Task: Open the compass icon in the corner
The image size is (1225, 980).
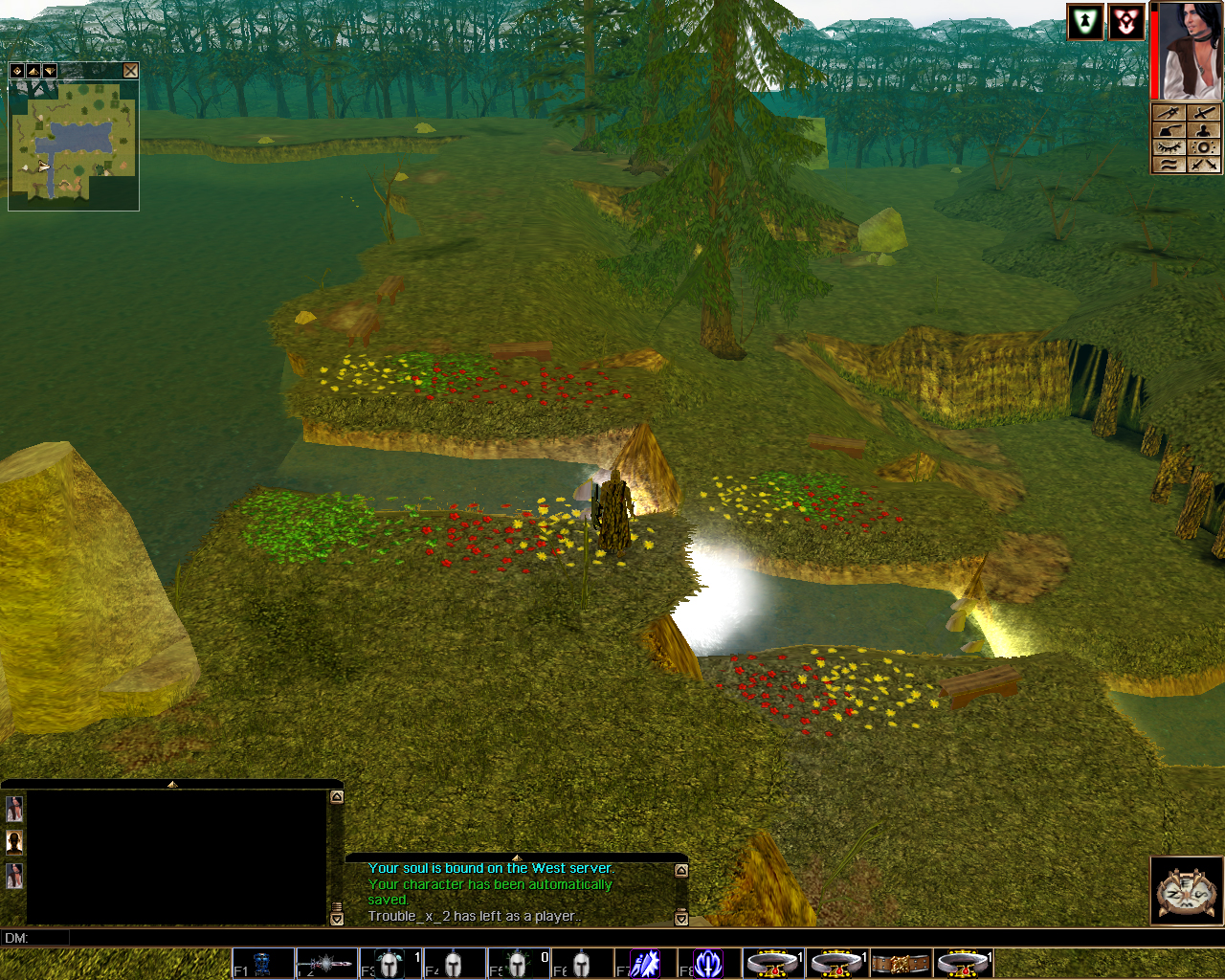Action: (x=1186, y=891)
